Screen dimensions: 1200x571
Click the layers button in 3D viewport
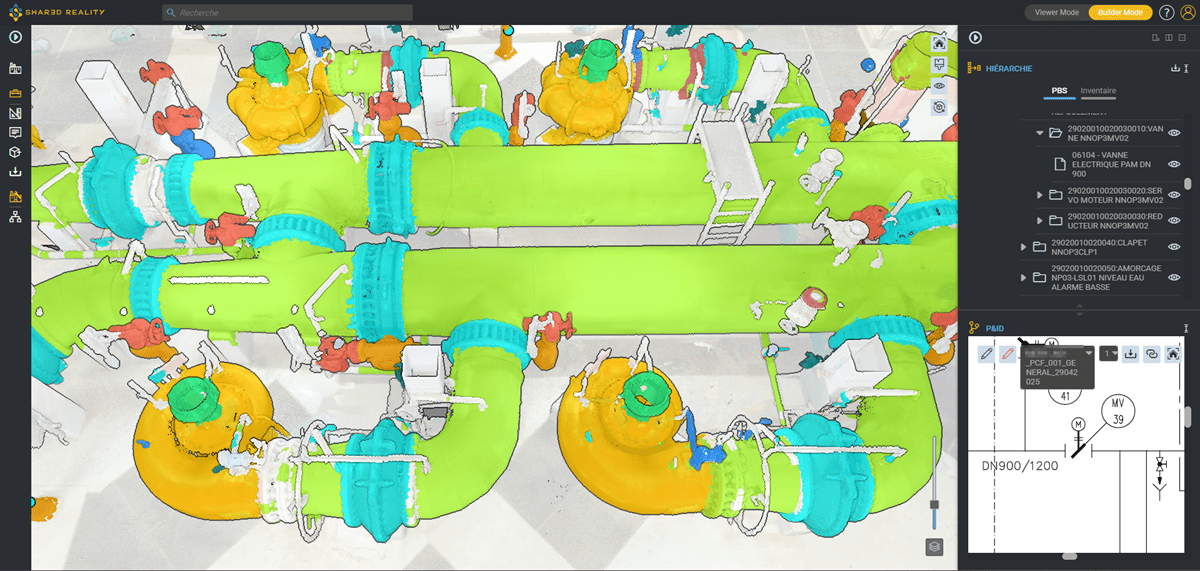point(933,546)
